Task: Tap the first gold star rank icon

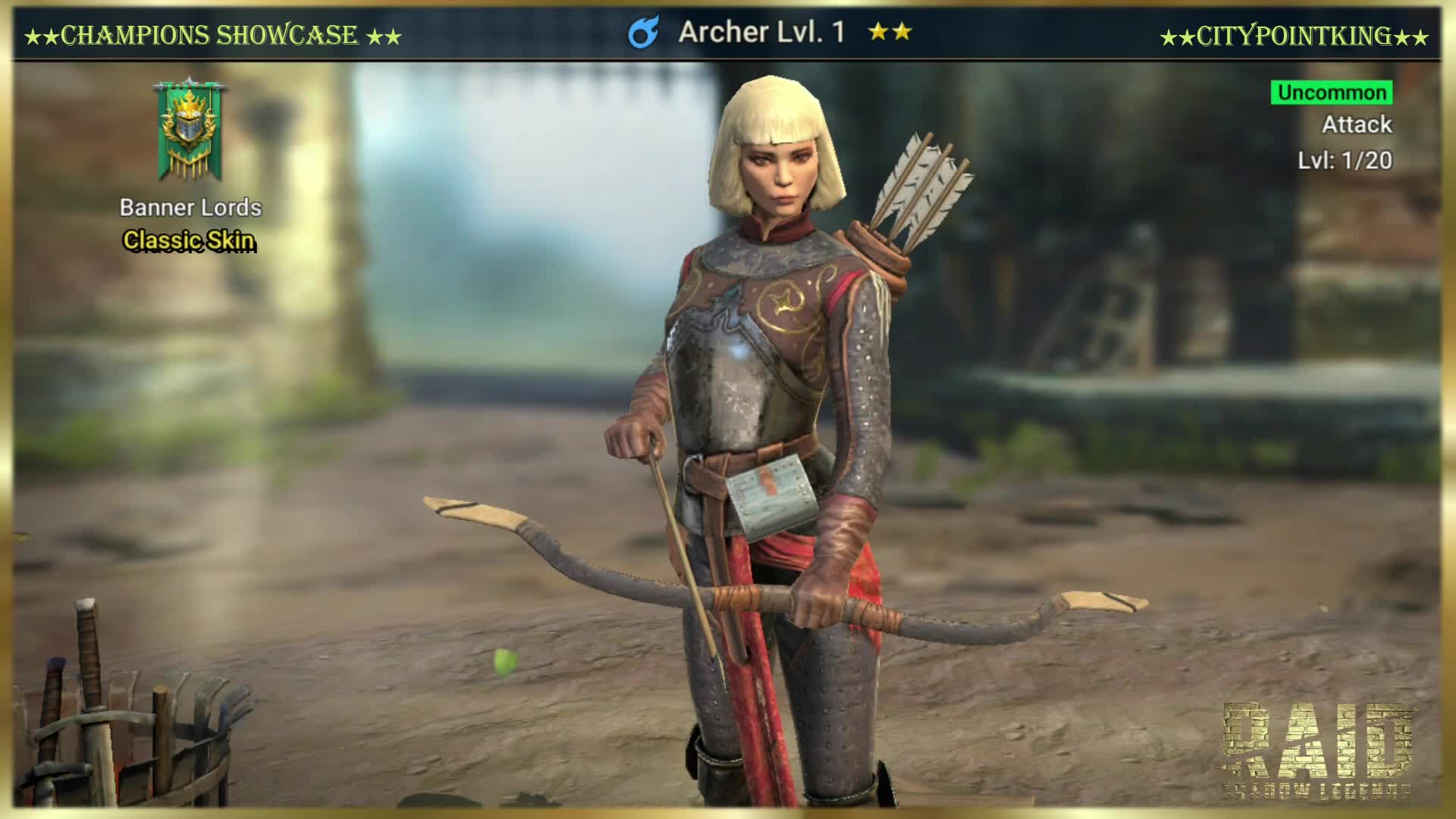Action: click(877, 32)
